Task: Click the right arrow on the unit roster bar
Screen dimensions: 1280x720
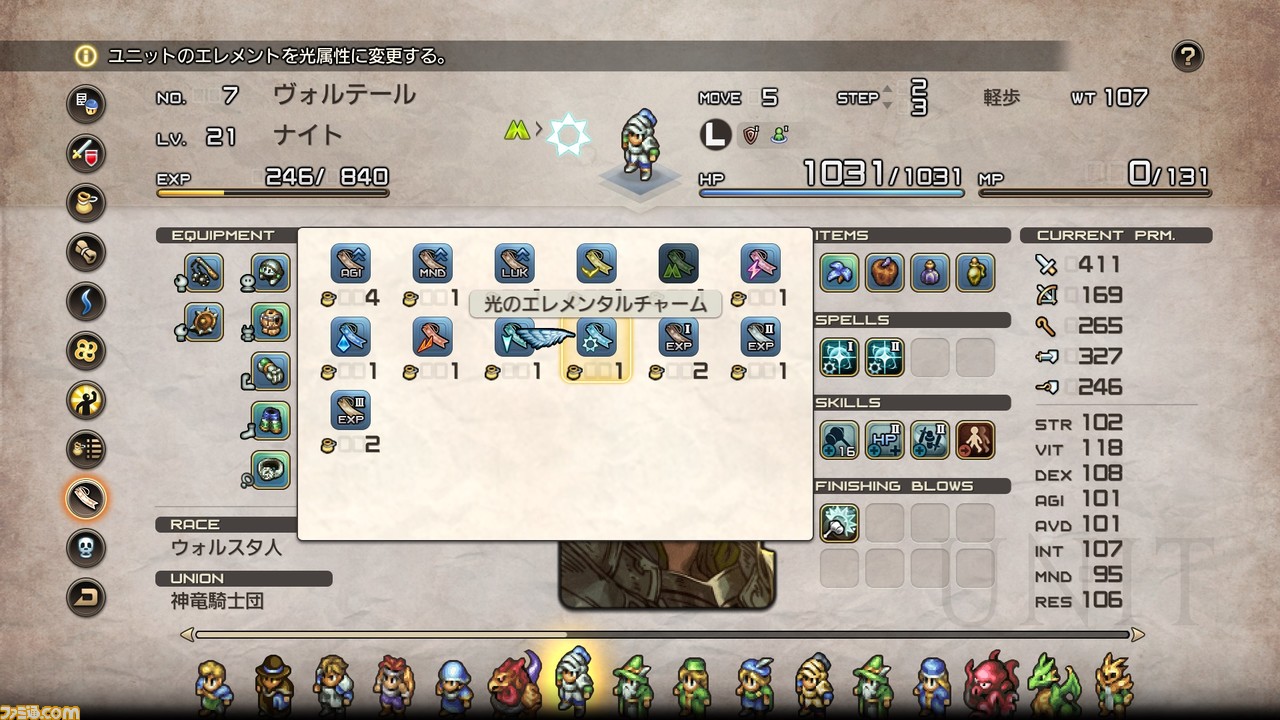Action: 1140,633
